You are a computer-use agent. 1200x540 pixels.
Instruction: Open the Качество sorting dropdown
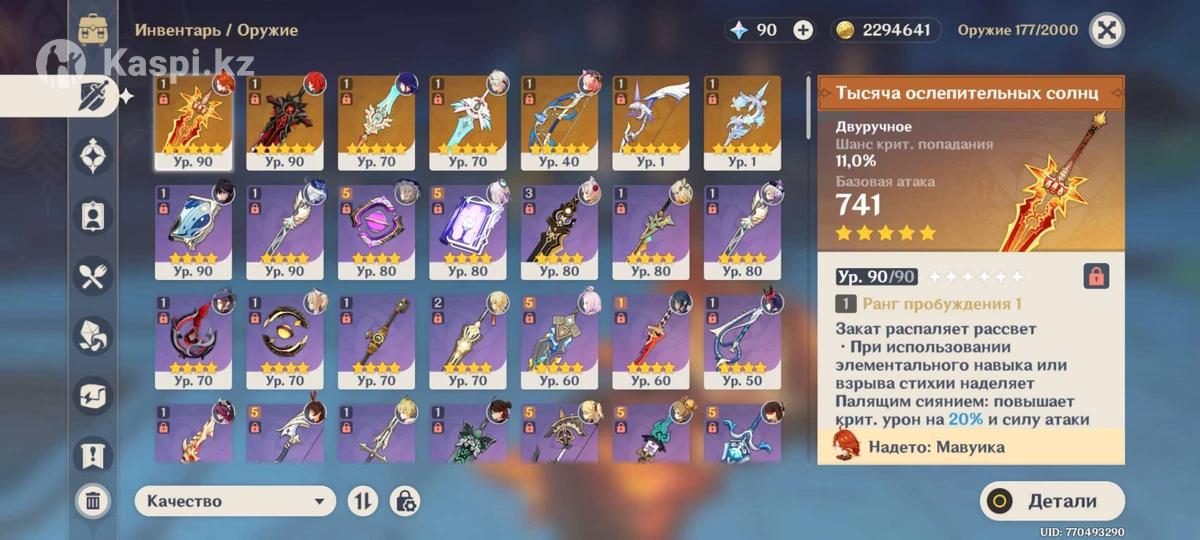pyautogui.click(x=235, y=502)
